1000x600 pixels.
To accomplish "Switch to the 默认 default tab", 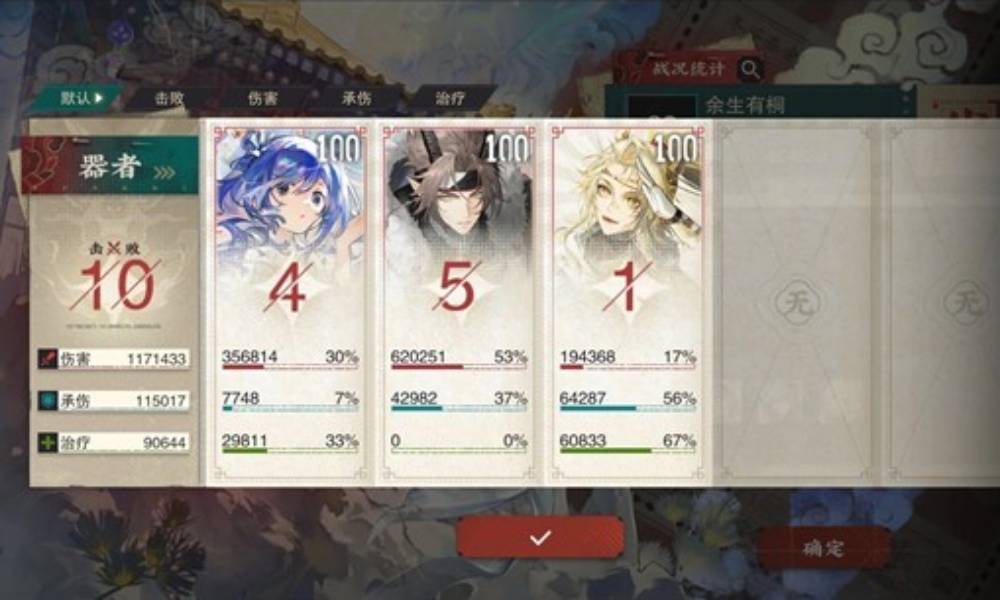I will [78, 98].
